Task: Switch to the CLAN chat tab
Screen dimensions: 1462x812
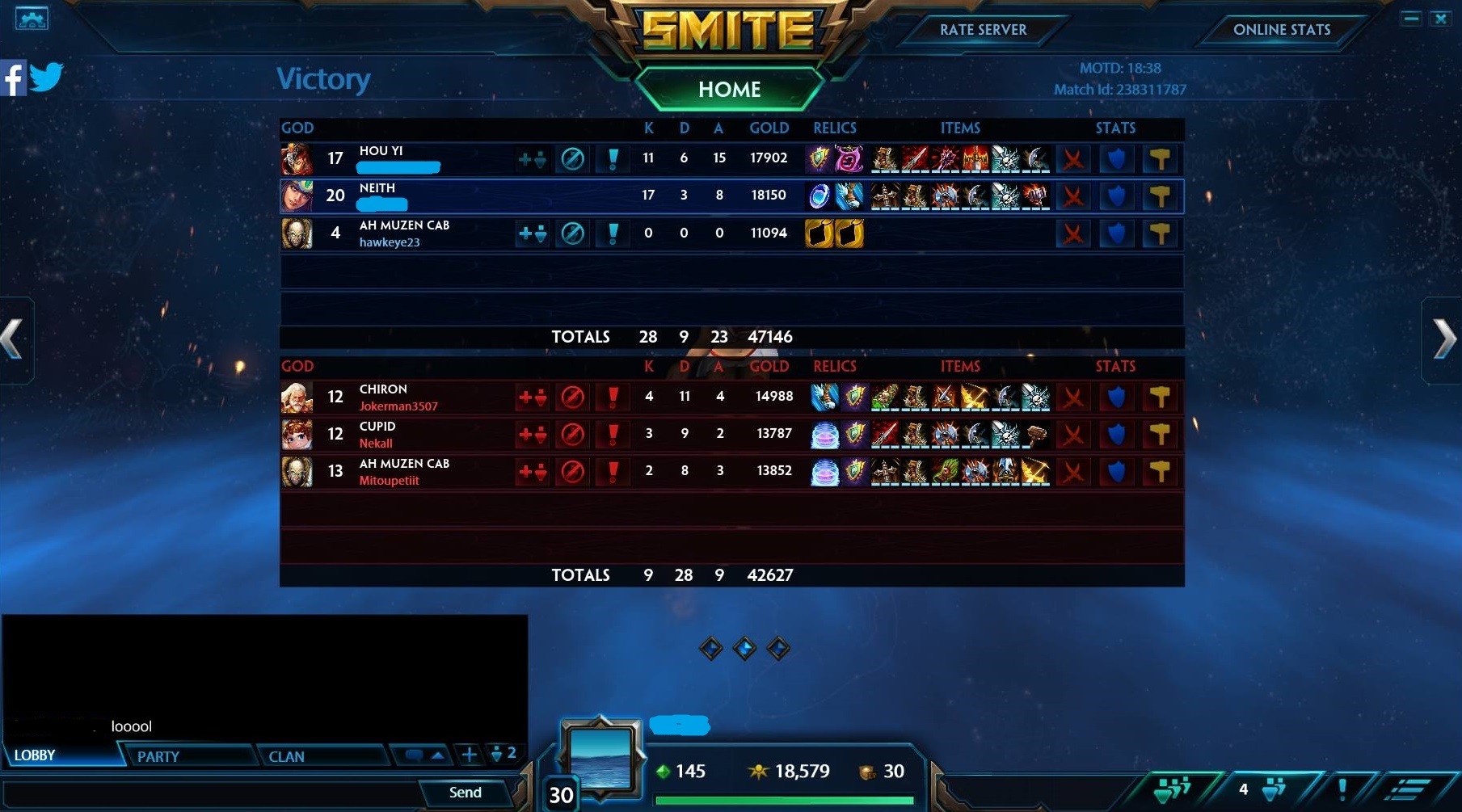Action: point(287,756)
